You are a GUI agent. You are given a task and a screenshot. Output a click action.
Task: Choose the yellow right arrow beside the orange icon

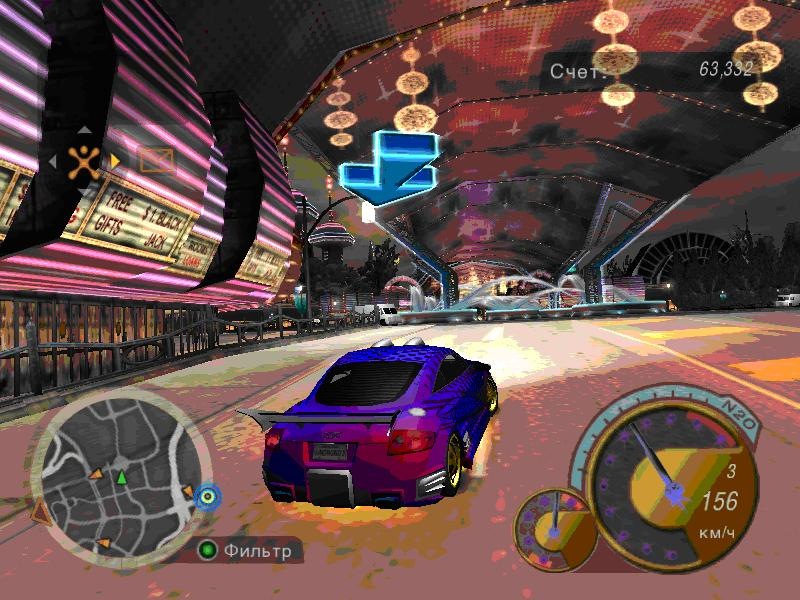(115, 160)
